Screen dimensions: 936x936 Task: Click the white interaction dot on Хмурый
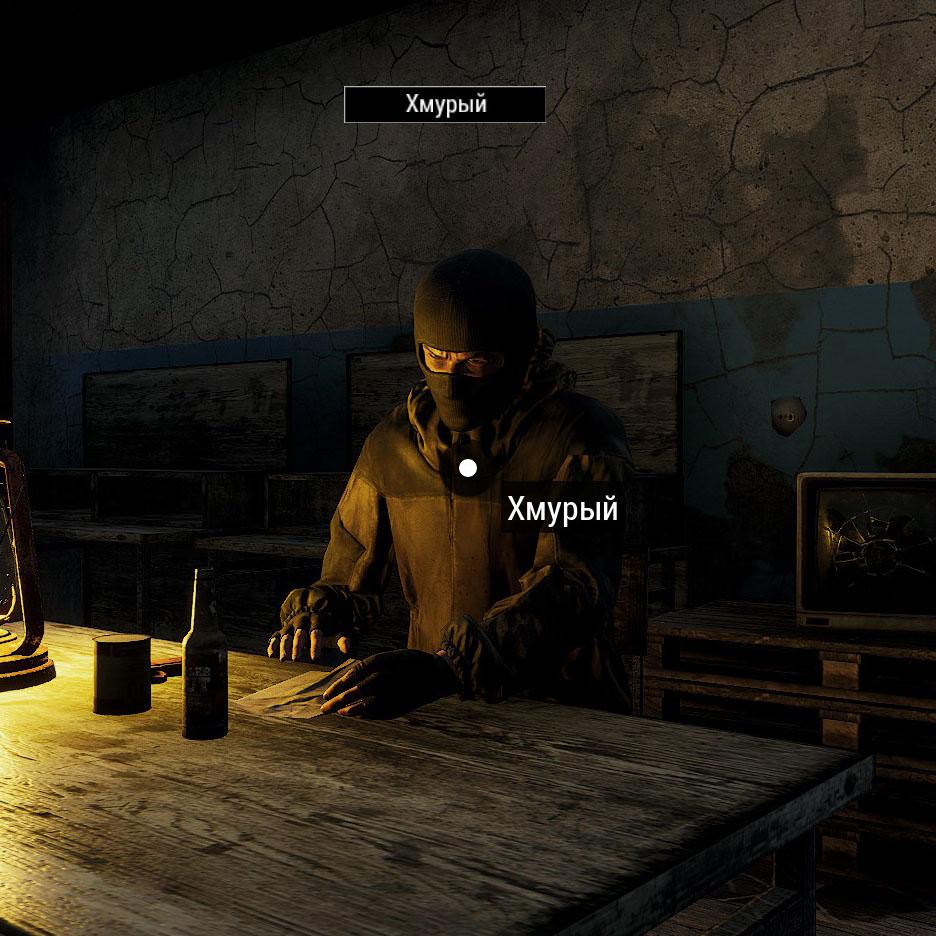click(x=467, y=468)
